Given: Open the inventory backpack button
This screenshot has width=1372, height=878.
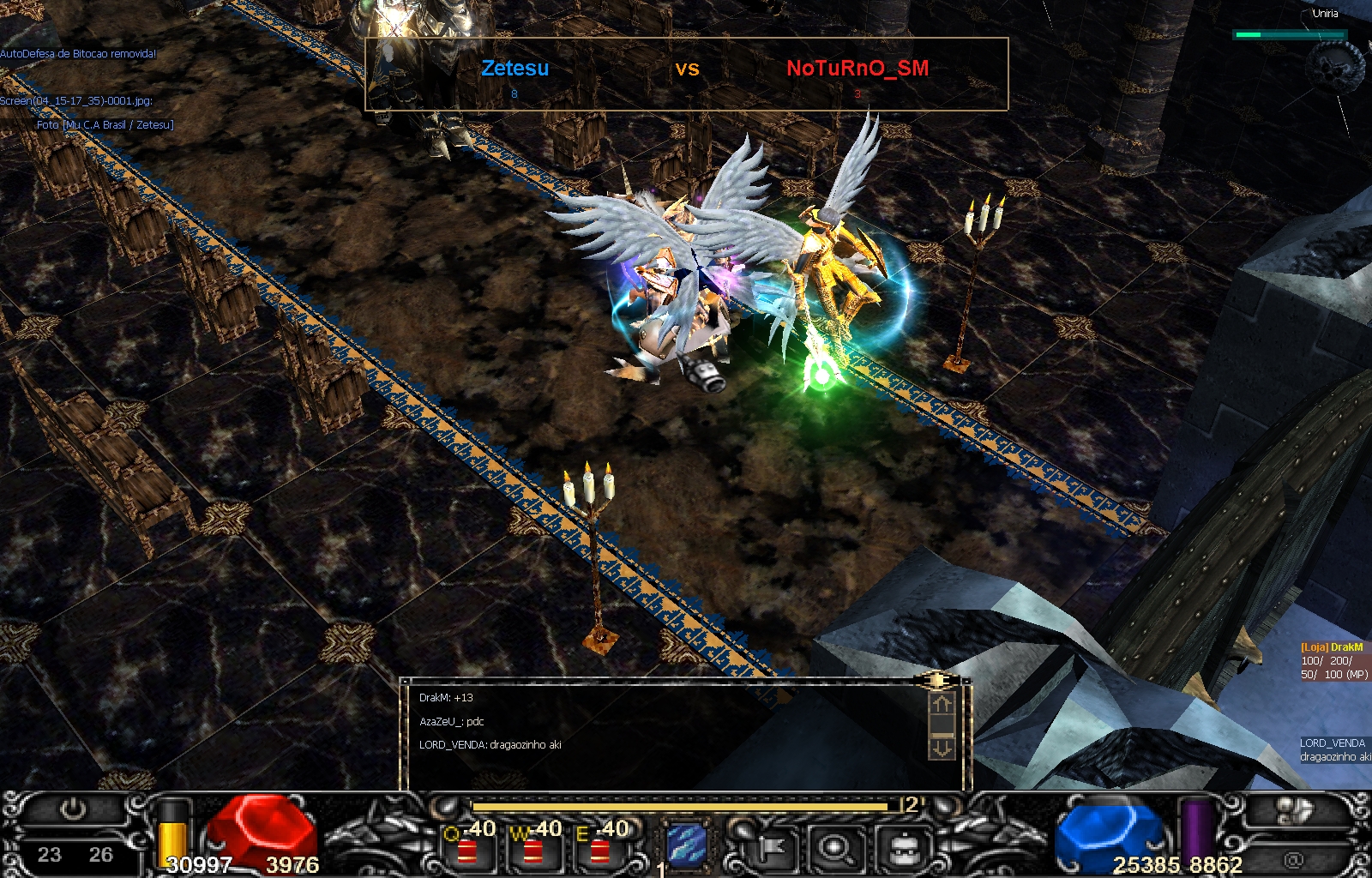Looking at the screenshot, I should pyautogui.click(x=903, y=849).
